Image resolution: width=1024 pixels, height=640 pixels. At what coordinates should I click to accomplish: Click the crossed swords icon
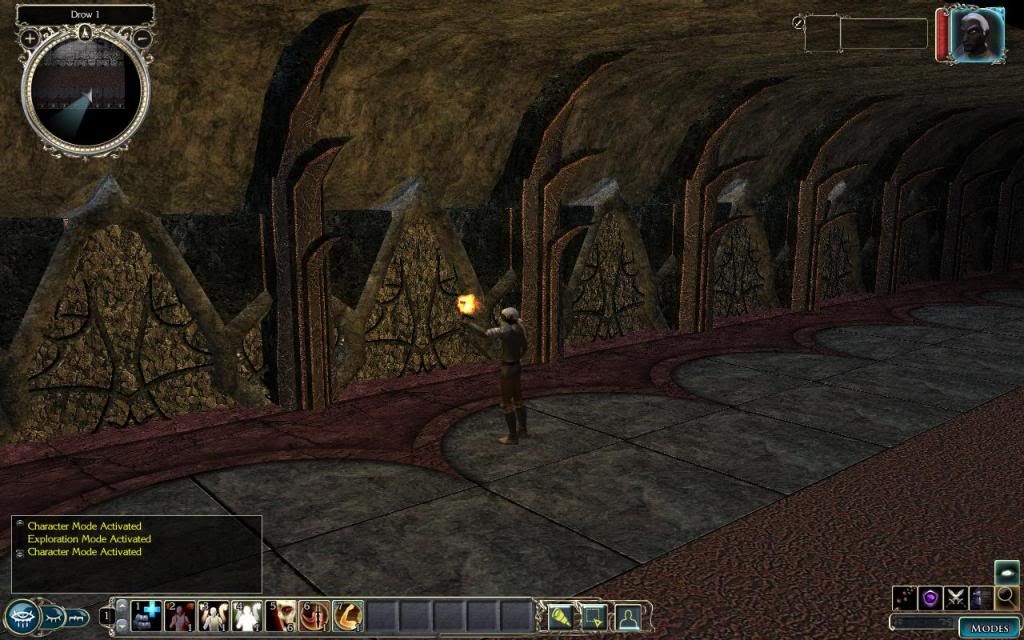coord(956,598)
